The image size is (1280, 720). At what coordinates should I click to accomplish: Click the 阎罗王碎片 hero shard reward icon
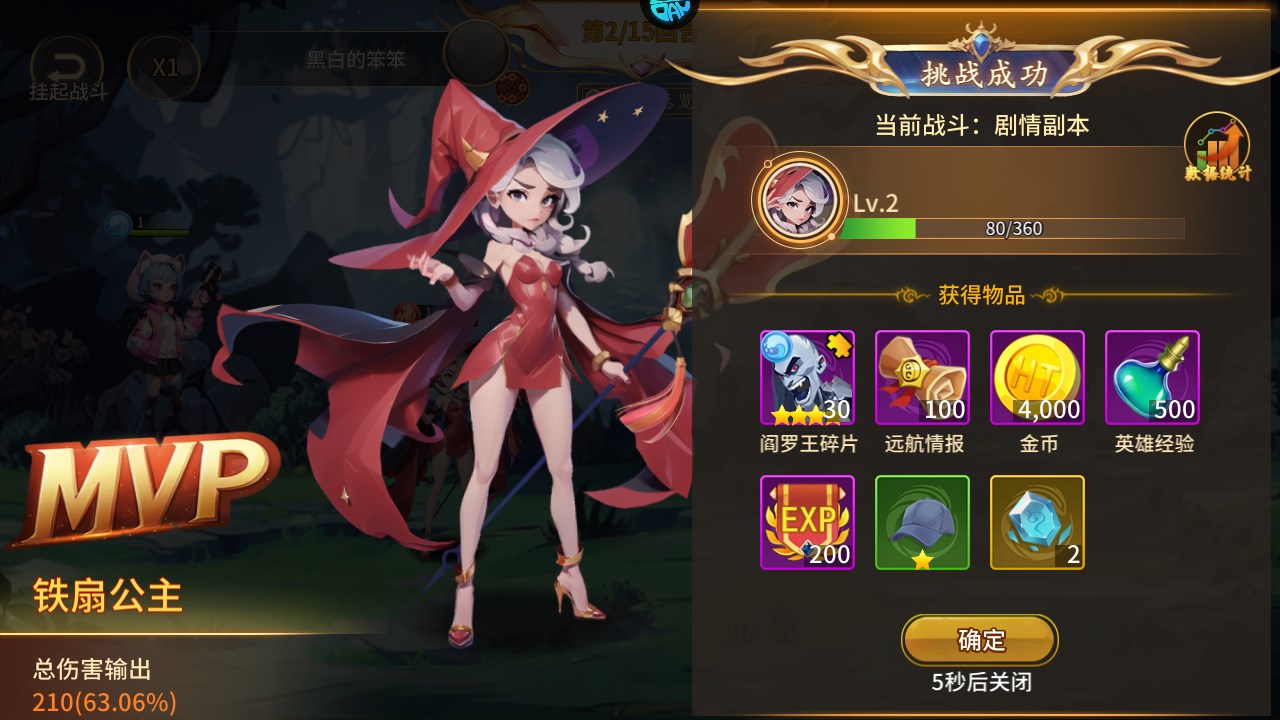pos(807,377)
